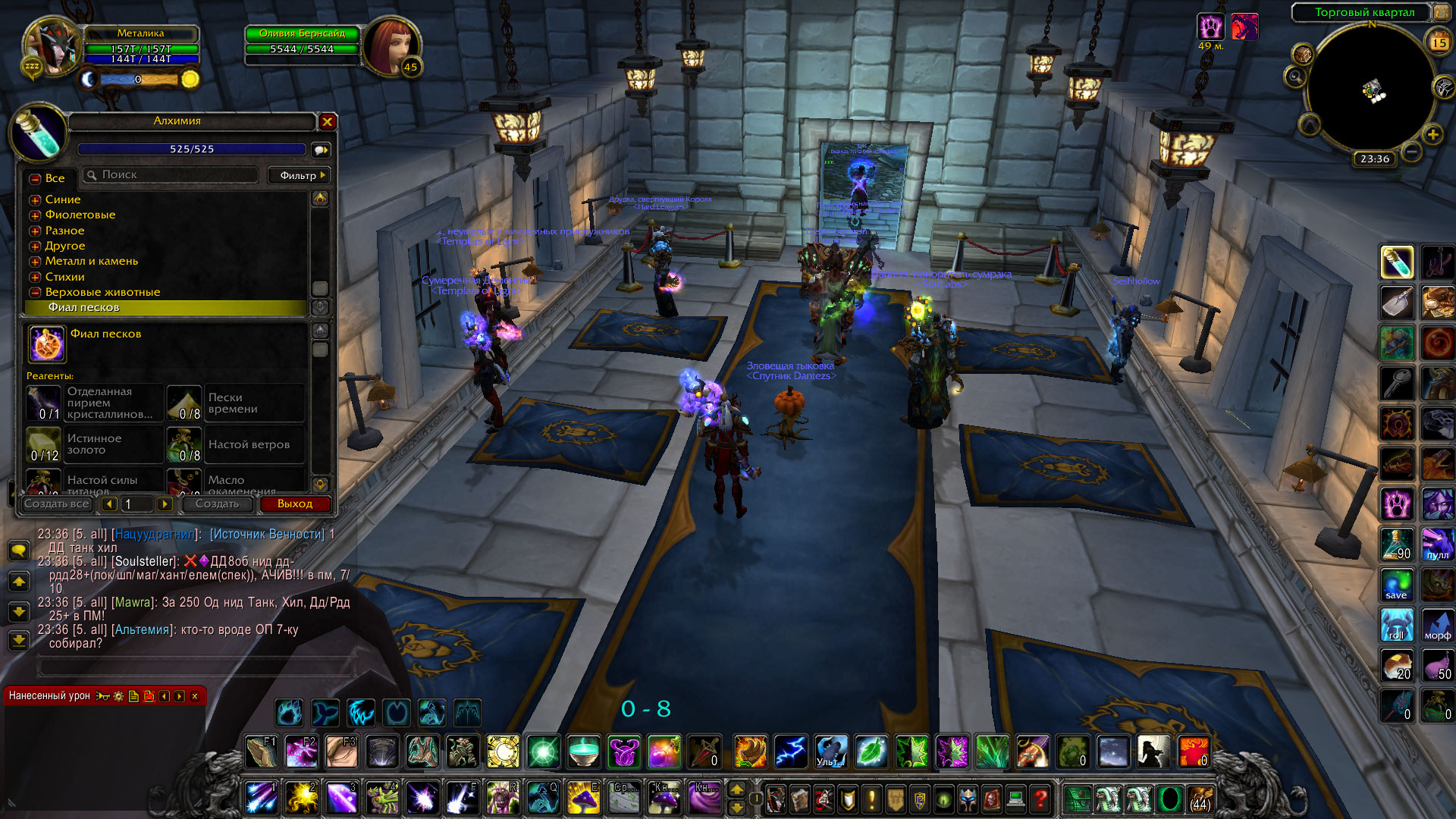Click the Нацуудрагнил player name in chat
The image size is (1456, 819).
tap(155, 535)
